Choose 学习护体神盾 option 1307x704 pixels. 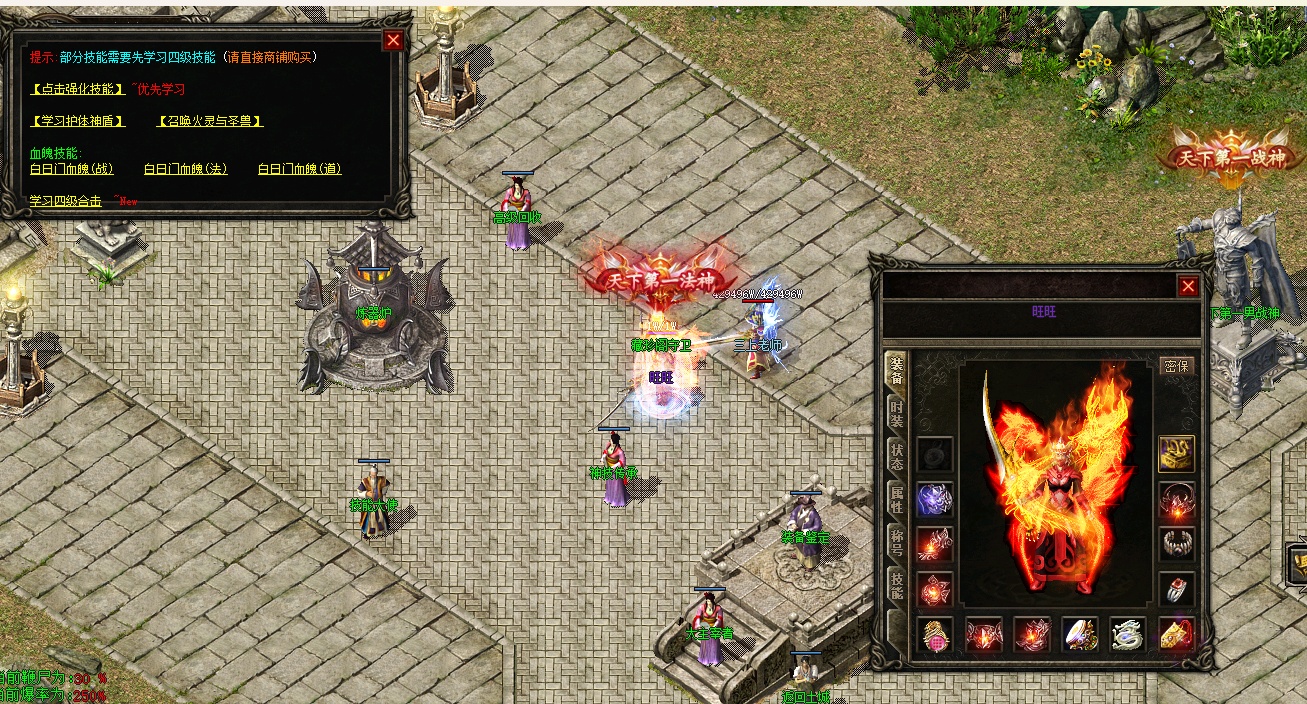(x=78, y=121)
